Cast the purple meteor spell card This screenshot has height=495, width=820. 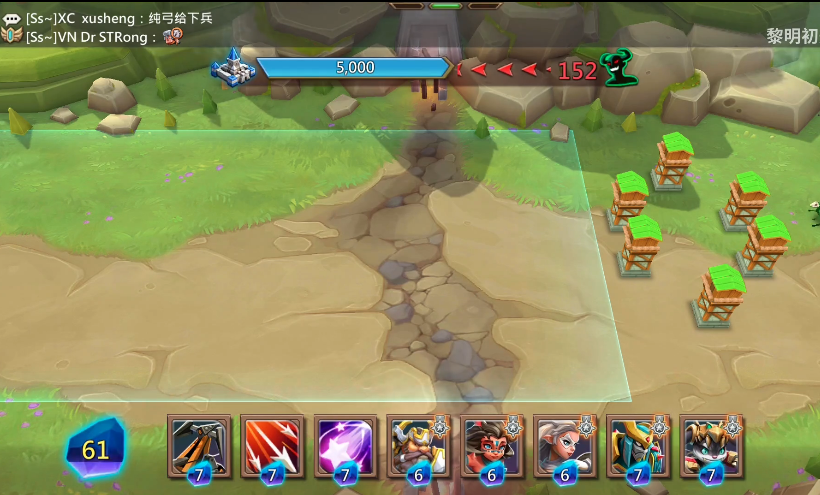coord(345,445)
